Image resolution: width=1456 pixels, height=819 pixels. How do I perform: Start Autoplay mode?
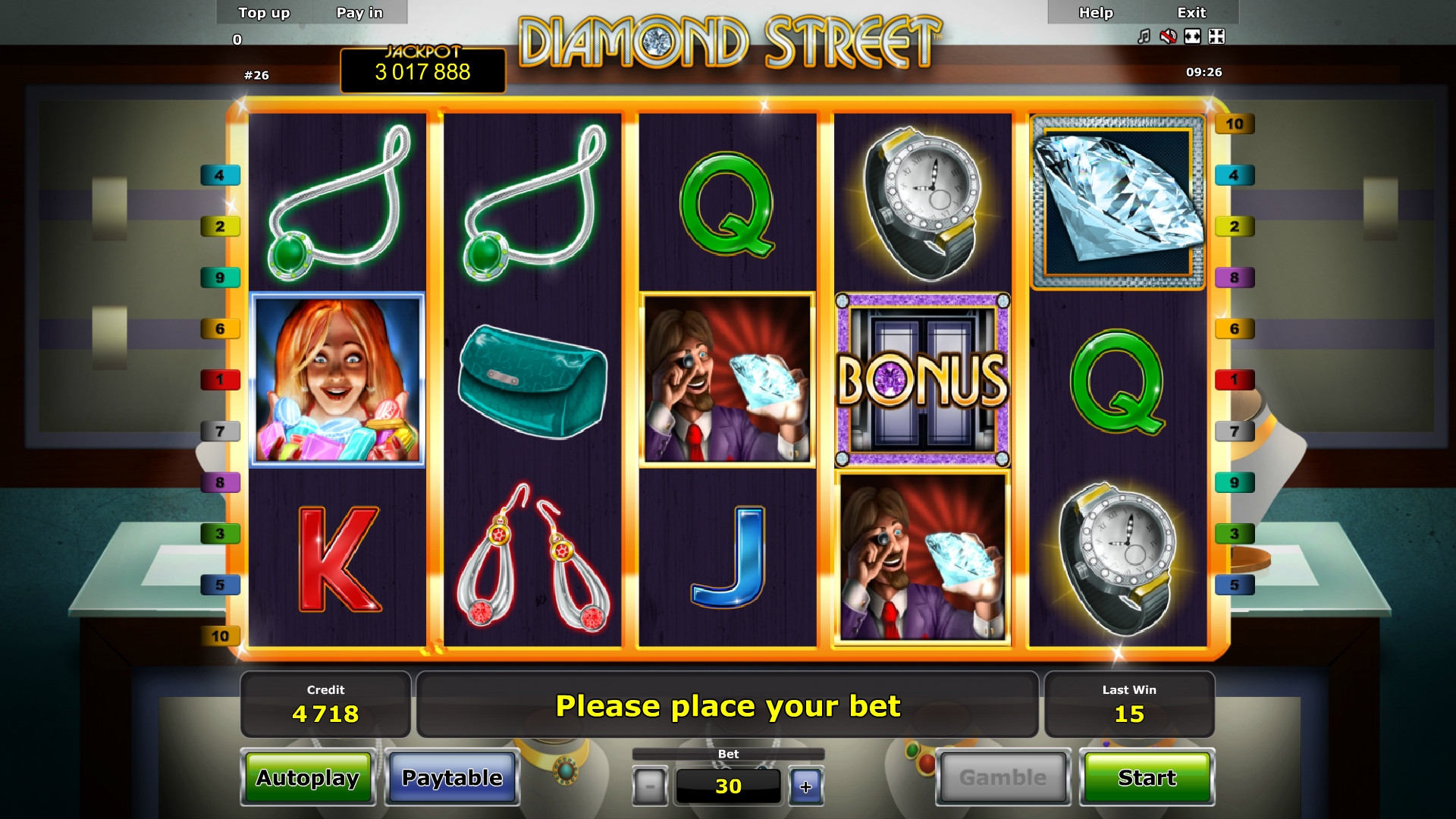307,777
